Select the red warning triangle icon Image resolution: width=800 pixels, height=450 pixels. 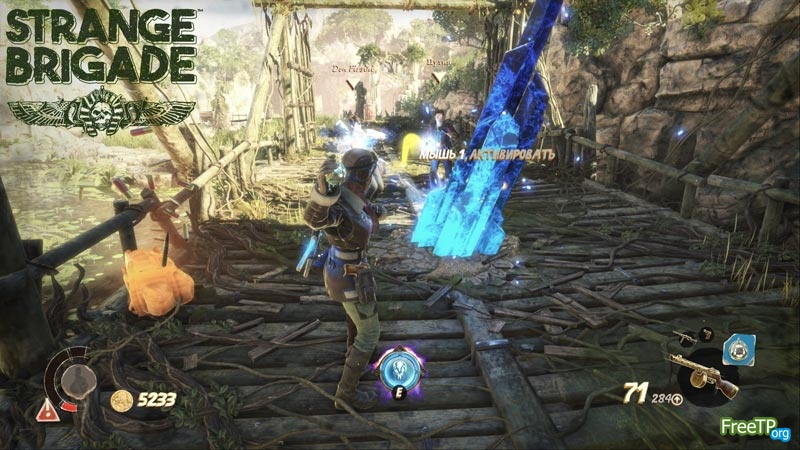pyautogui.click(x=47, y=409)
